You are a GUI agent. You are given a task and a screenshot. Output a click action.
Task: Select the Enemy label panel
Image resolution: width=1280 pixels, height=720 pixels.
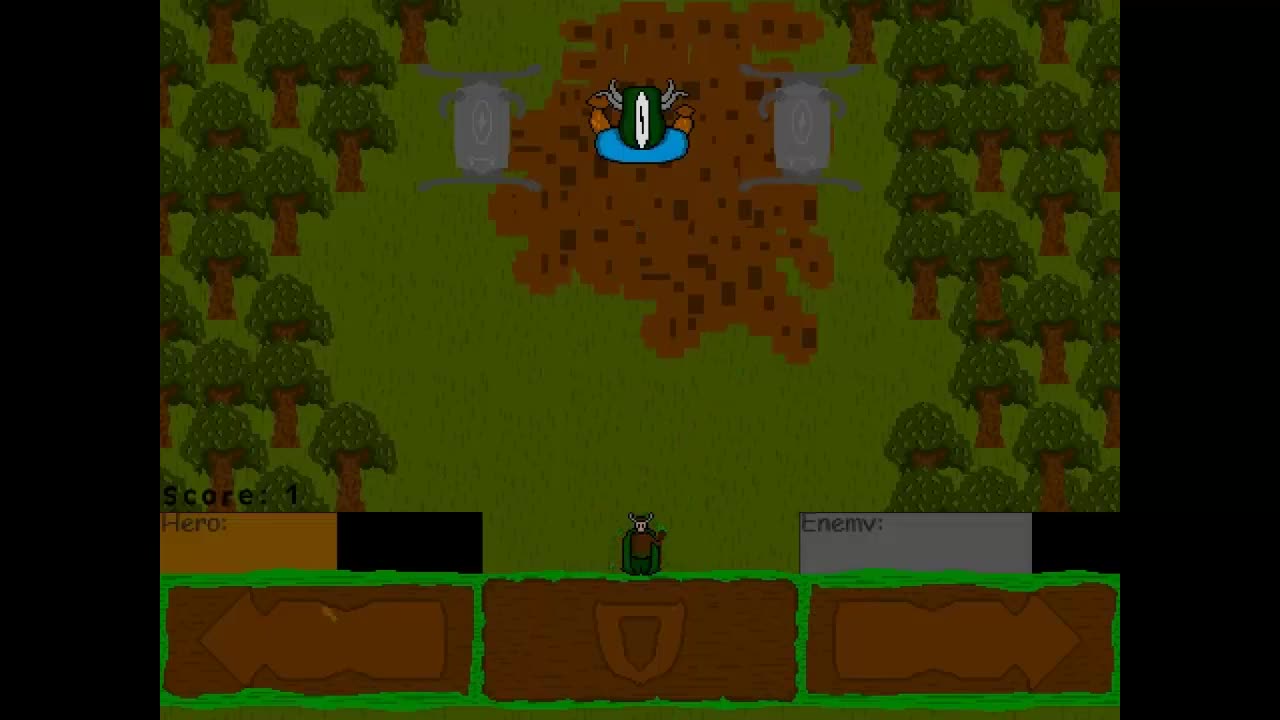tap(840, 524)
